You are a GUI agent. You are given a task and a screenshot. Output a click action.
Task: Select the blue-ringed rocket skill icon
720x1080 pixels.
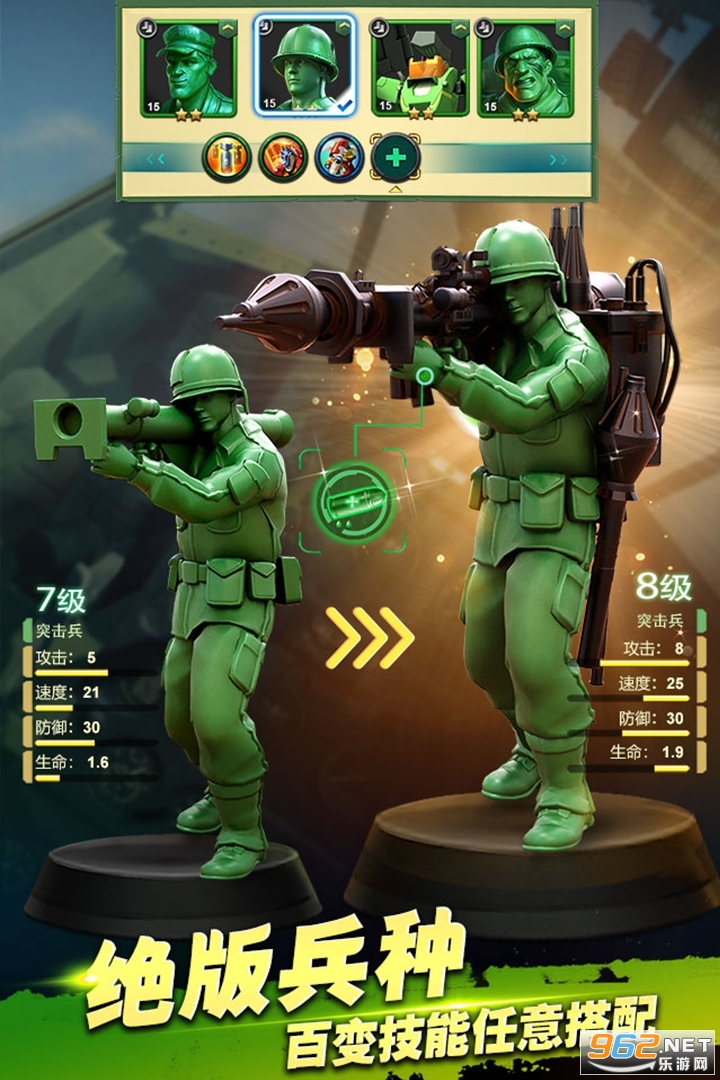click(x=339, y=158)
